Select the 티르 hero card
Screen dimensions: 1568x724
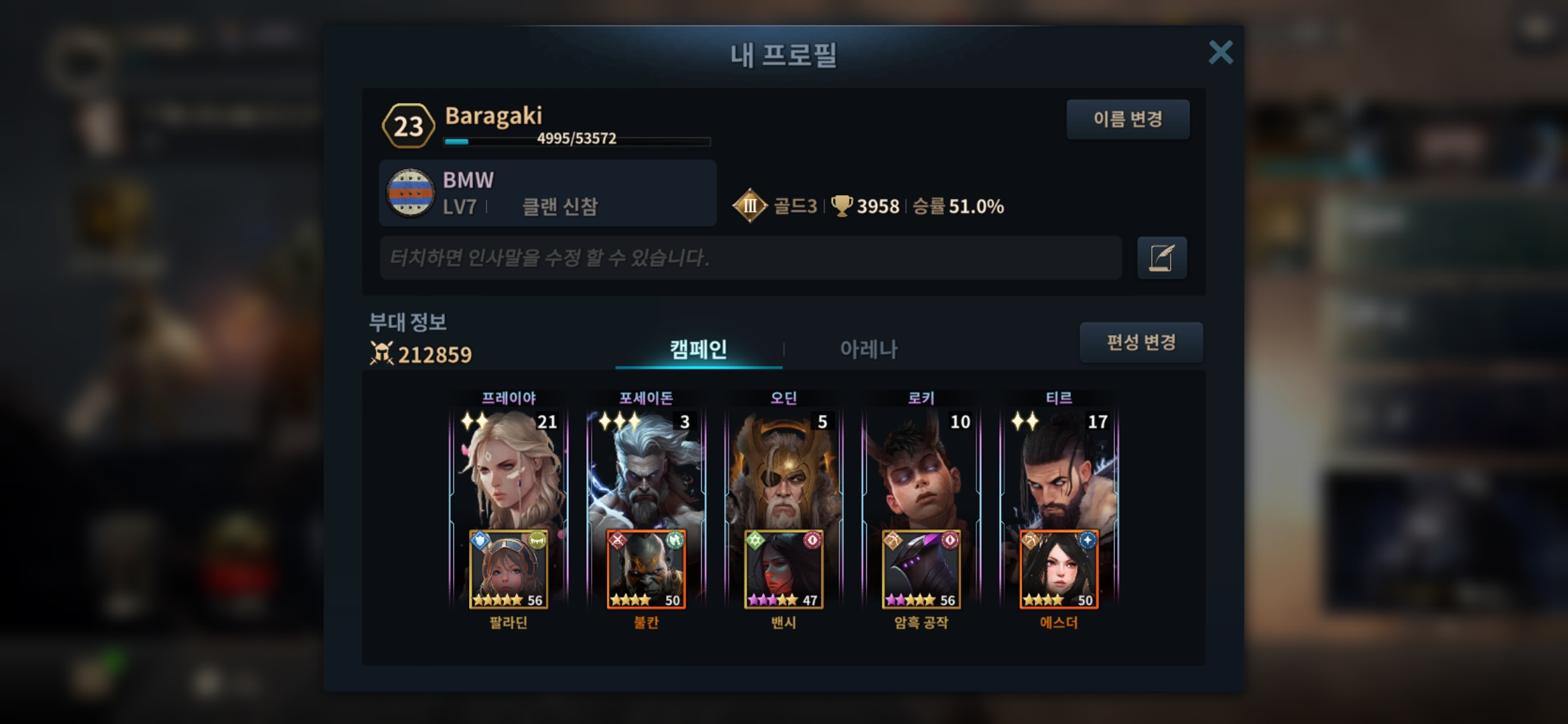tap(1059, 469)
